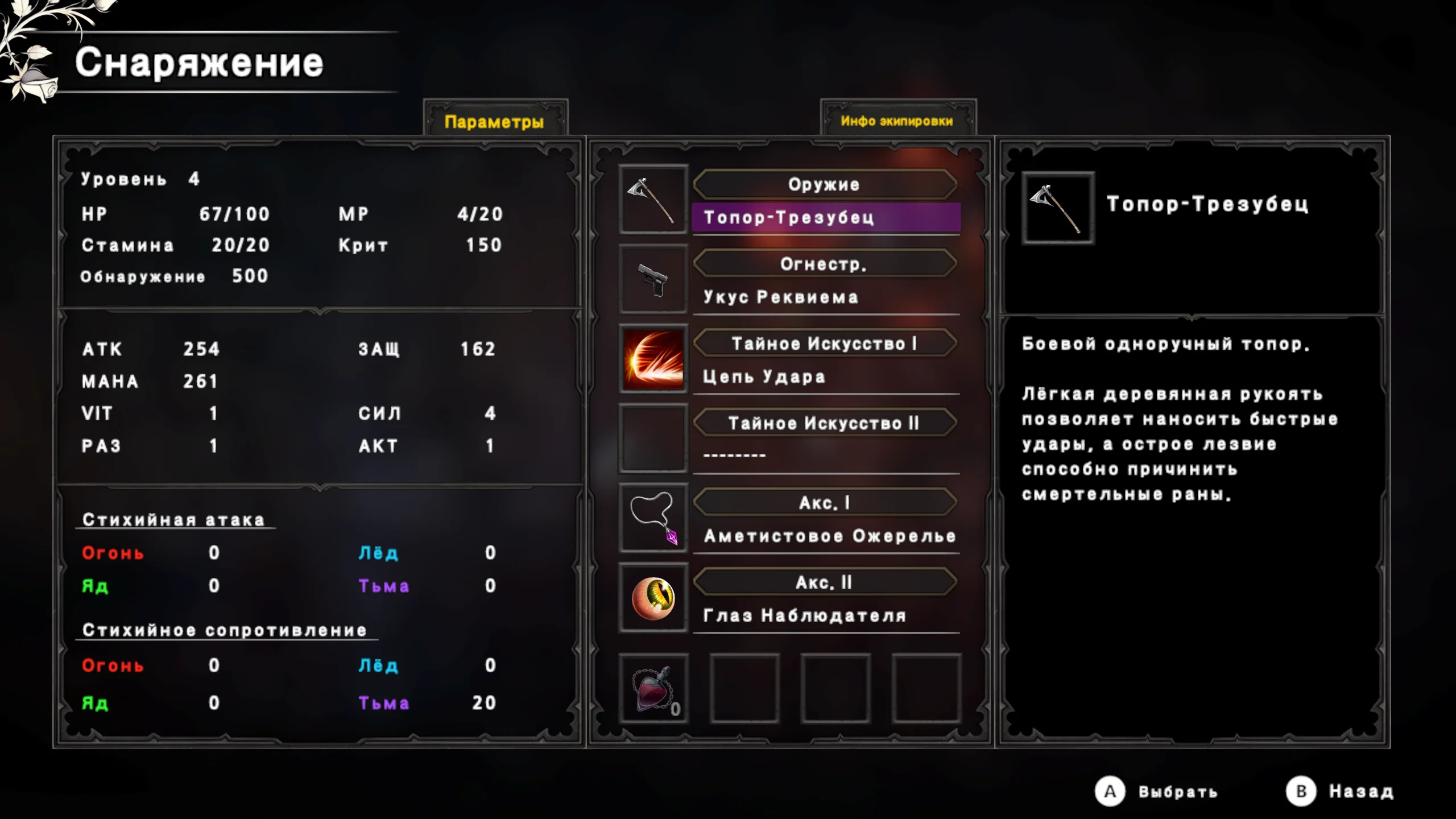Viewport: 1456px width, 819px height.
Task: Switch to the Параметры tab
Action: [494, 121]
